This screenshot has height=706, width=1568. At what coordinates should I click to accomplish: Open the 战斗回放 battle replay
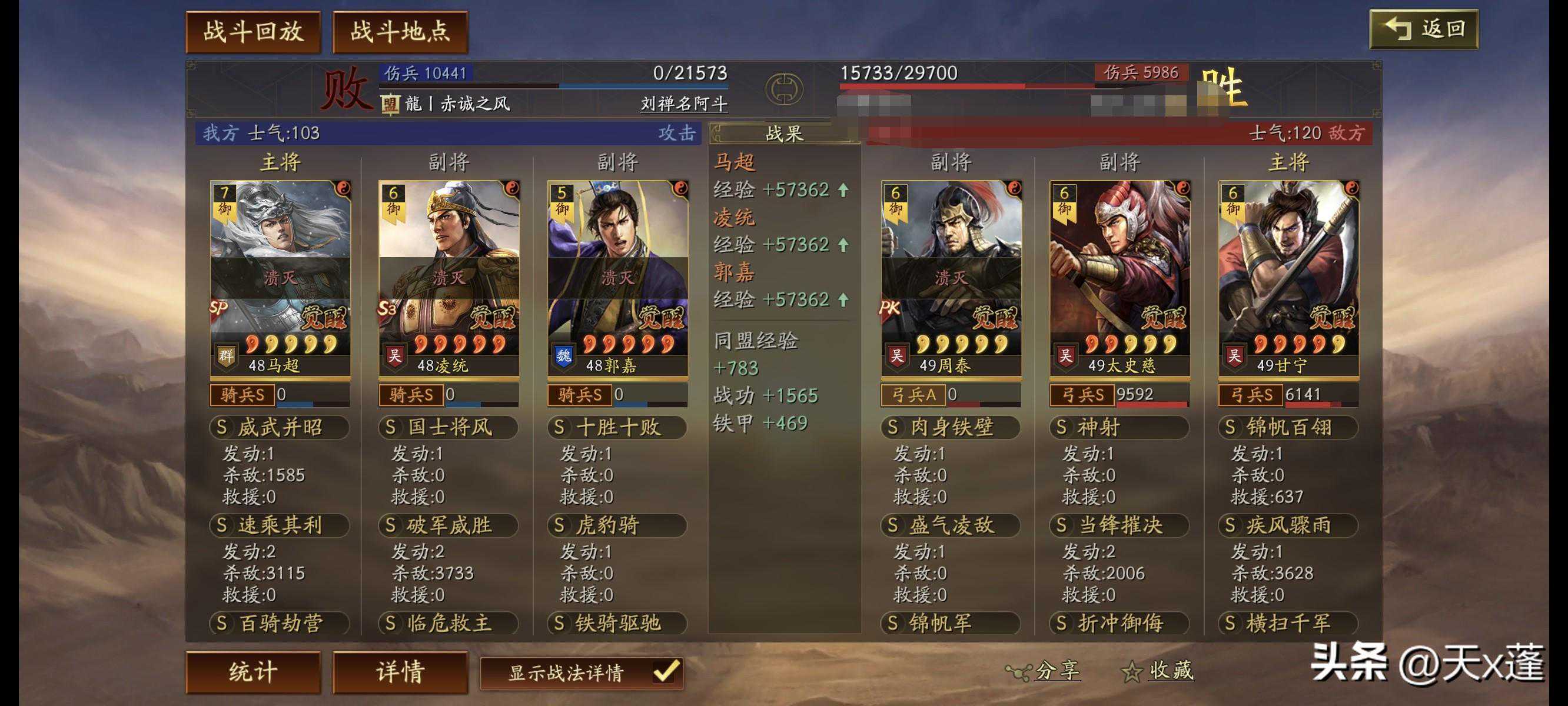coord(253,32)
